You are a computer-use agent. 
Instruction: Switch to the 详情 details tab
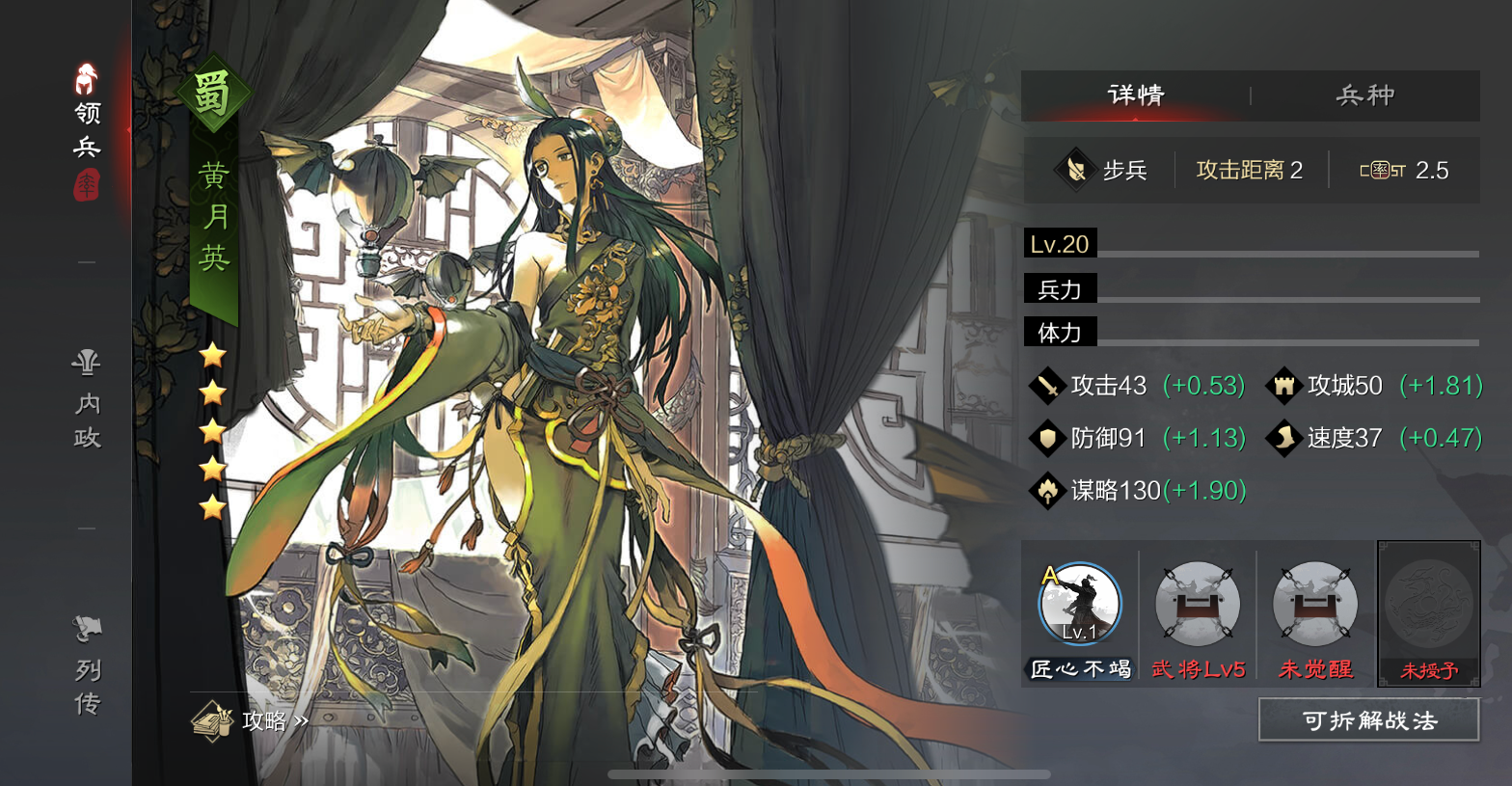pos(1136,95)
